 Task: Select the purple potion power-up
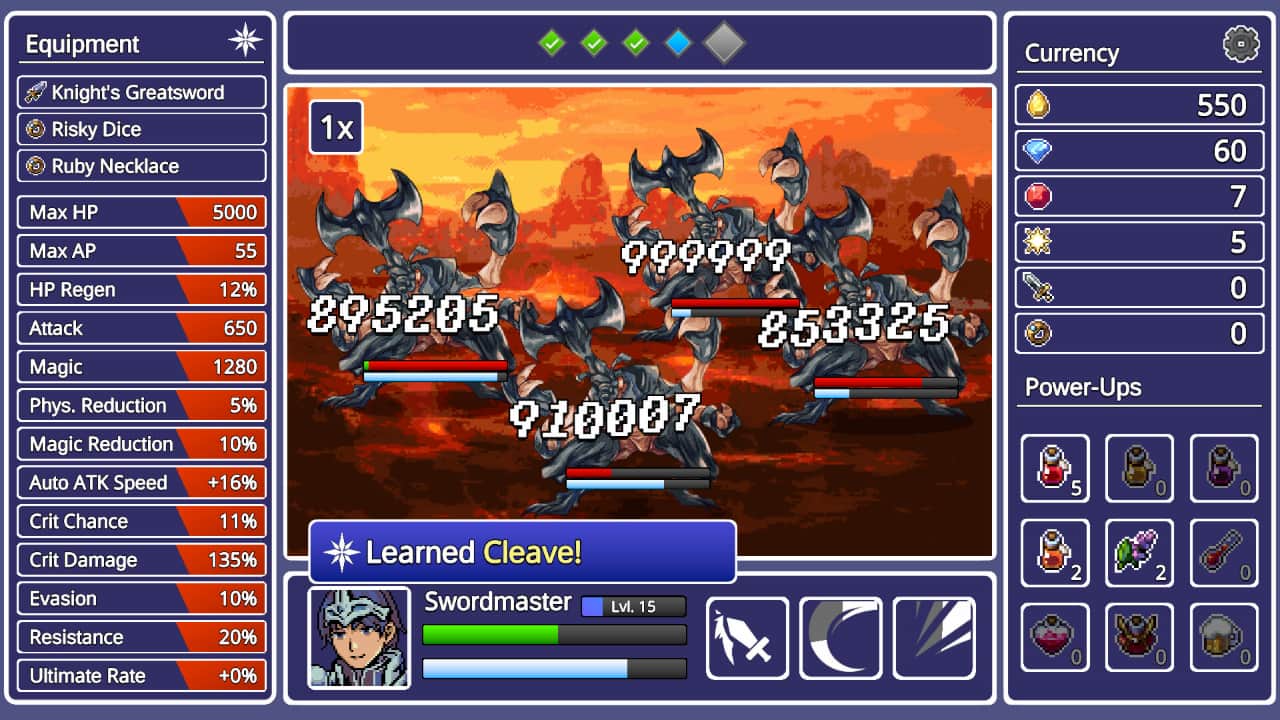(1225, 468)
